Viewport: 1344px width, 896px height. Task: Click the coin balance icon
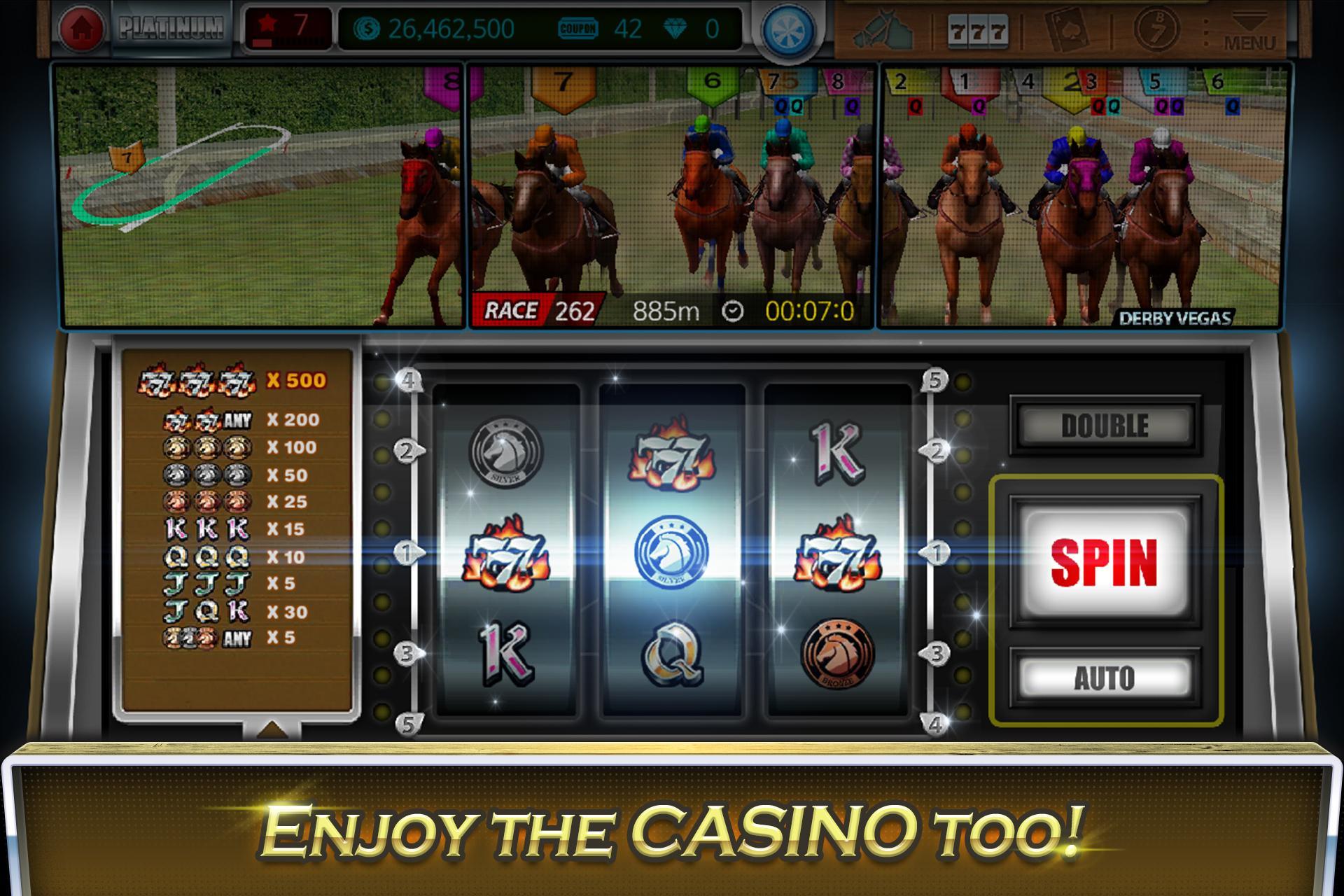pos(367,28)
